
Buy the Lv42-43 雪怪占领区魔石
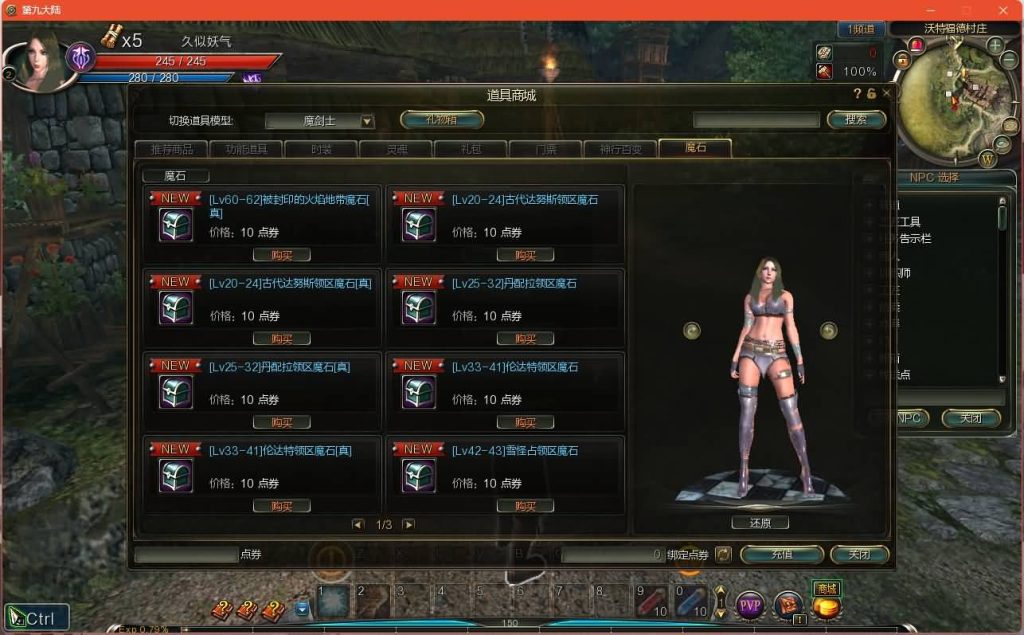point(525,506)
